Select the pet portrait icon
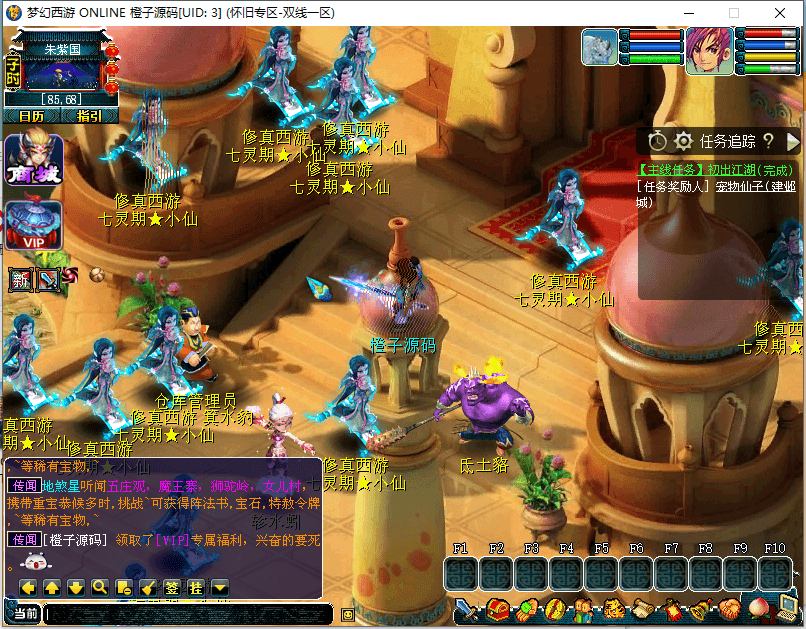The height and width of the screenshot is (629, 806). pyautogui.click(x=600, y=46)
